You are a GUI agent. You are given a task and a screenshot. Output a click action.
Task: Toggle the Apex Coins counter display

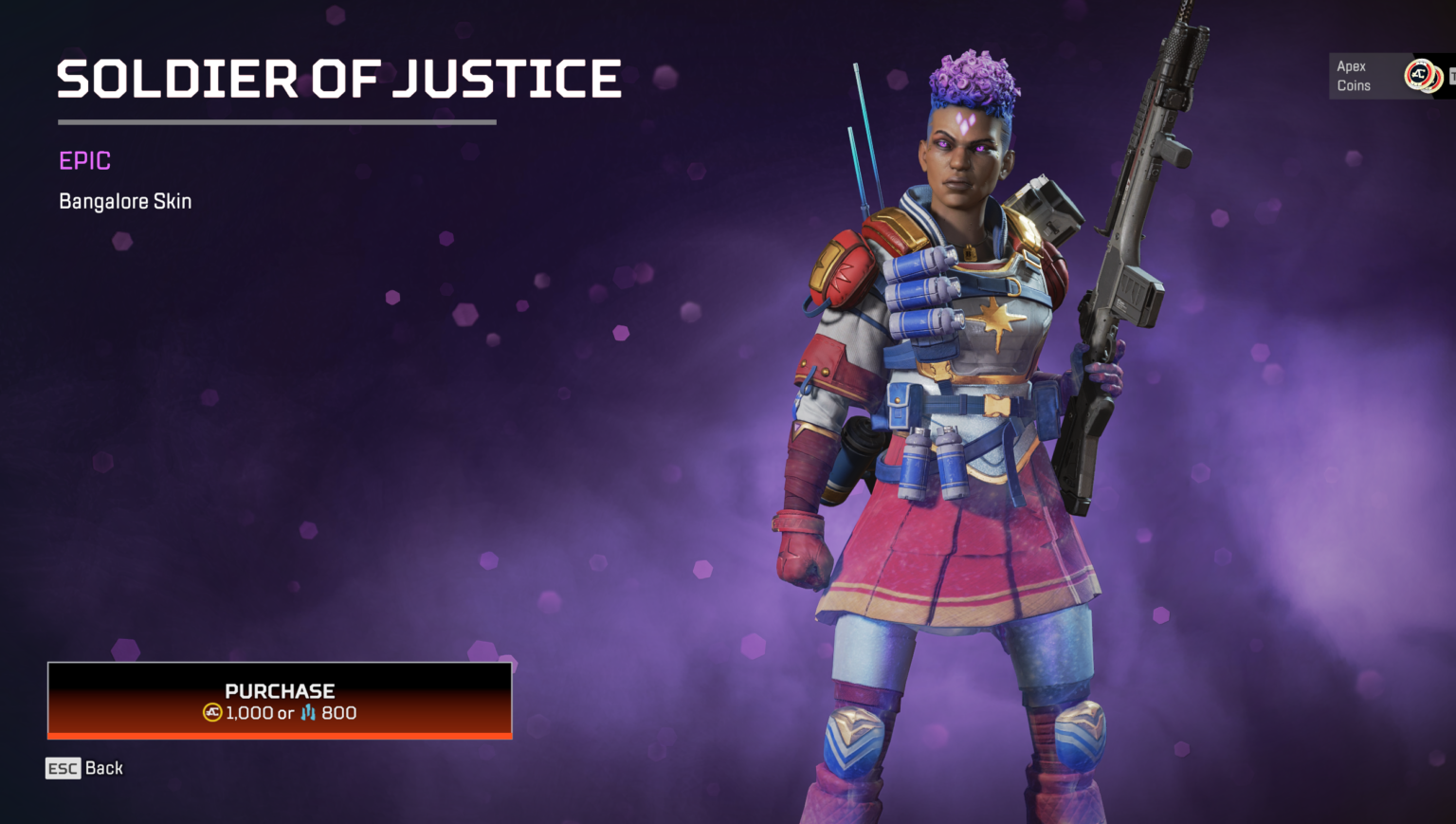[1384, 76]
